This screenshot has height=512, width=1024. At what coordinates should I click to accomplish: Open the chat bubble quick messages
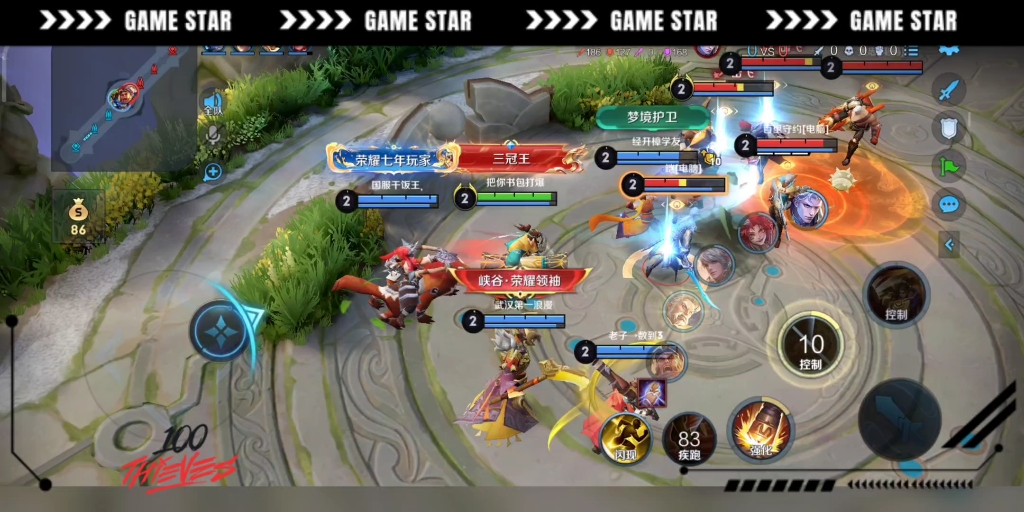coord(948,204)
